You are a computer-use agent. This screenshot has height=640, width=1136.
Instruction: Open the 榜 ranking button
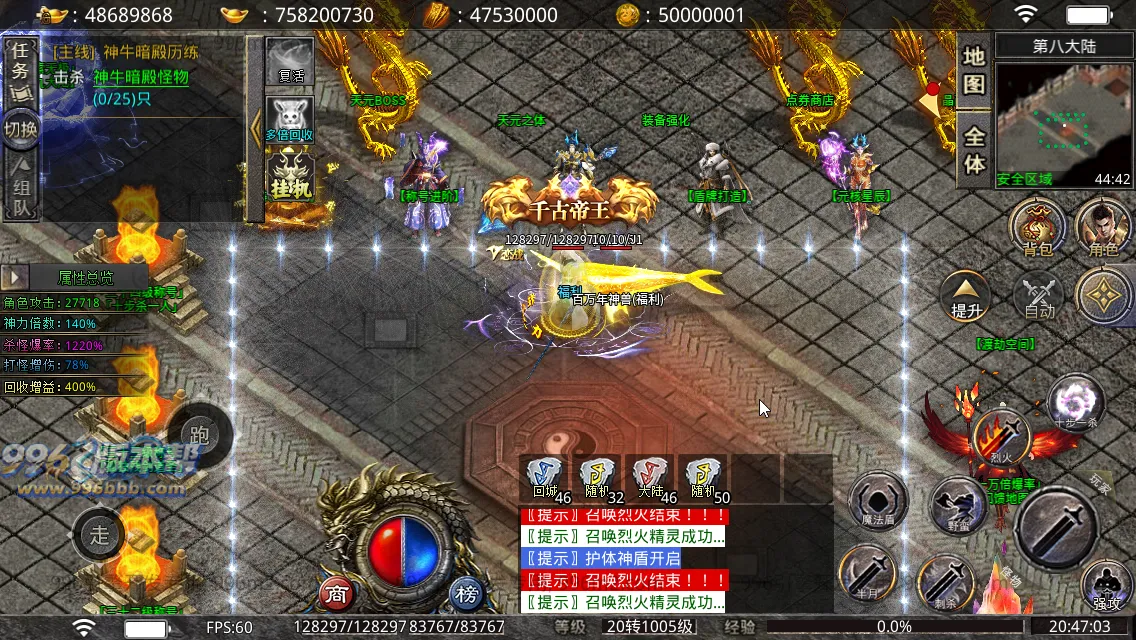466,594
